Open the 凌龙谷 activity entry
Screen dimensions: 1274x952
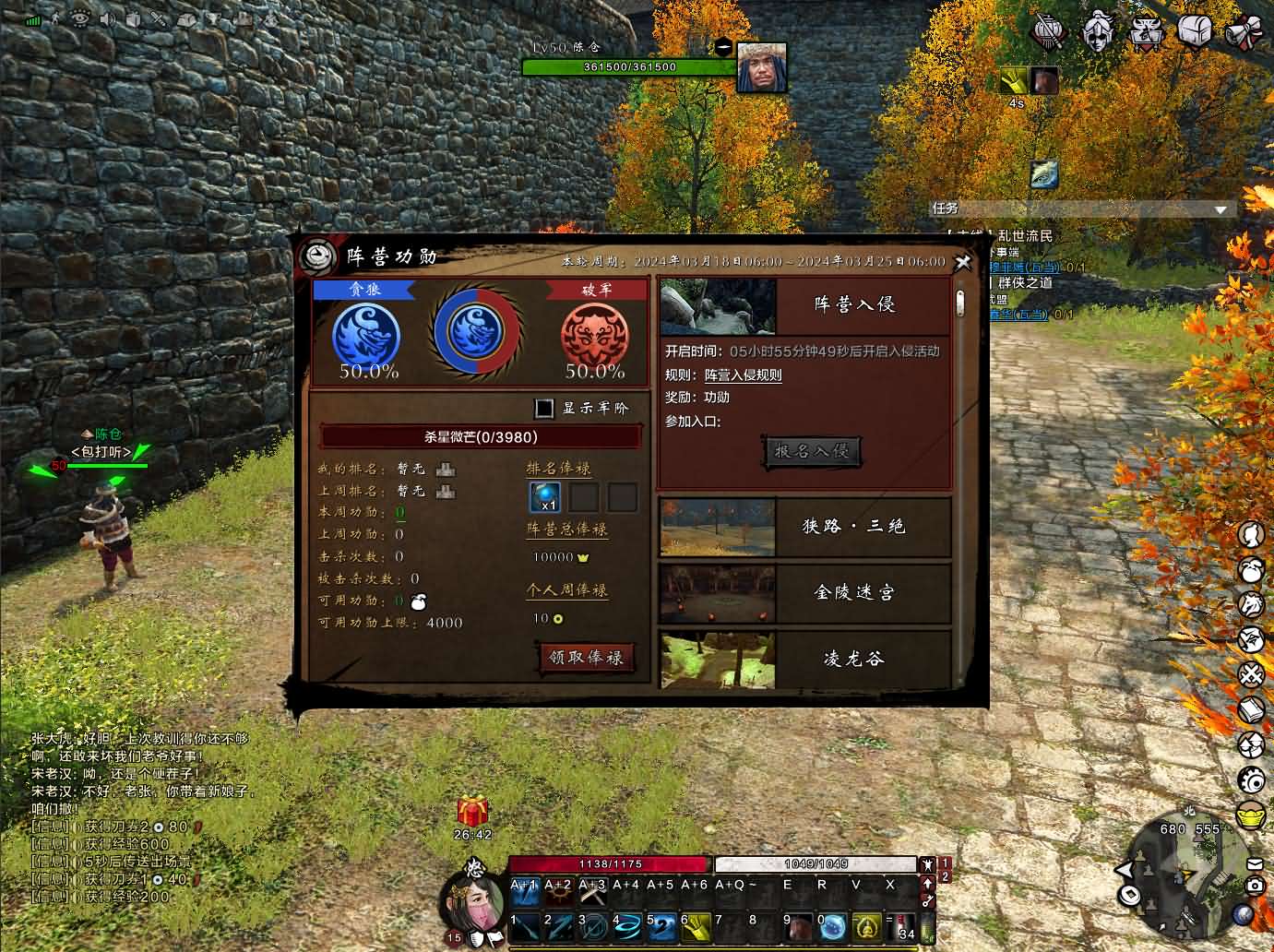(x=804, y=659)
